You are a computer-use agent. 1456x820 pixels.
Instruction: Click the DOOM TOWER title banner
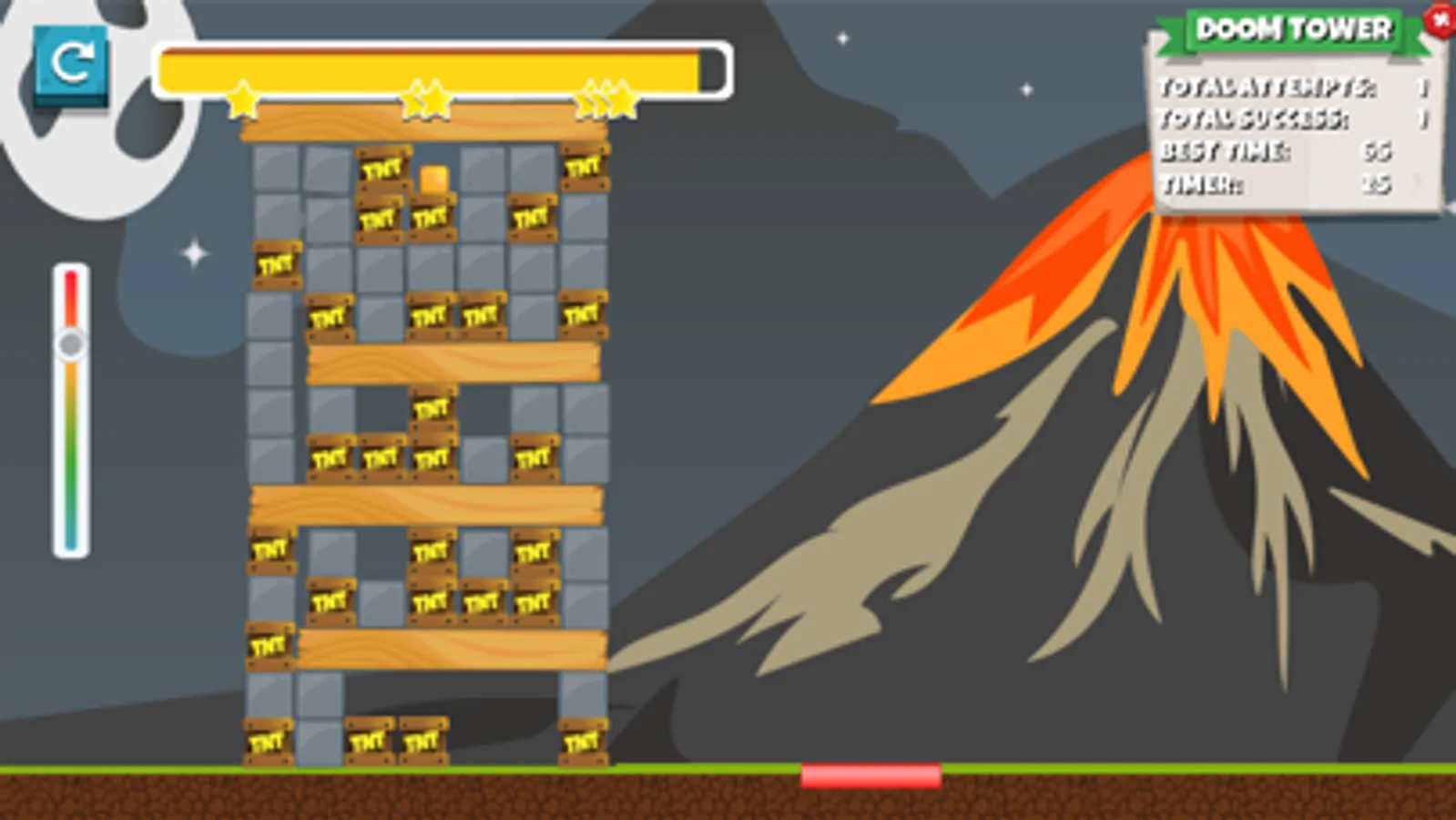click(x=1293, y=28)
